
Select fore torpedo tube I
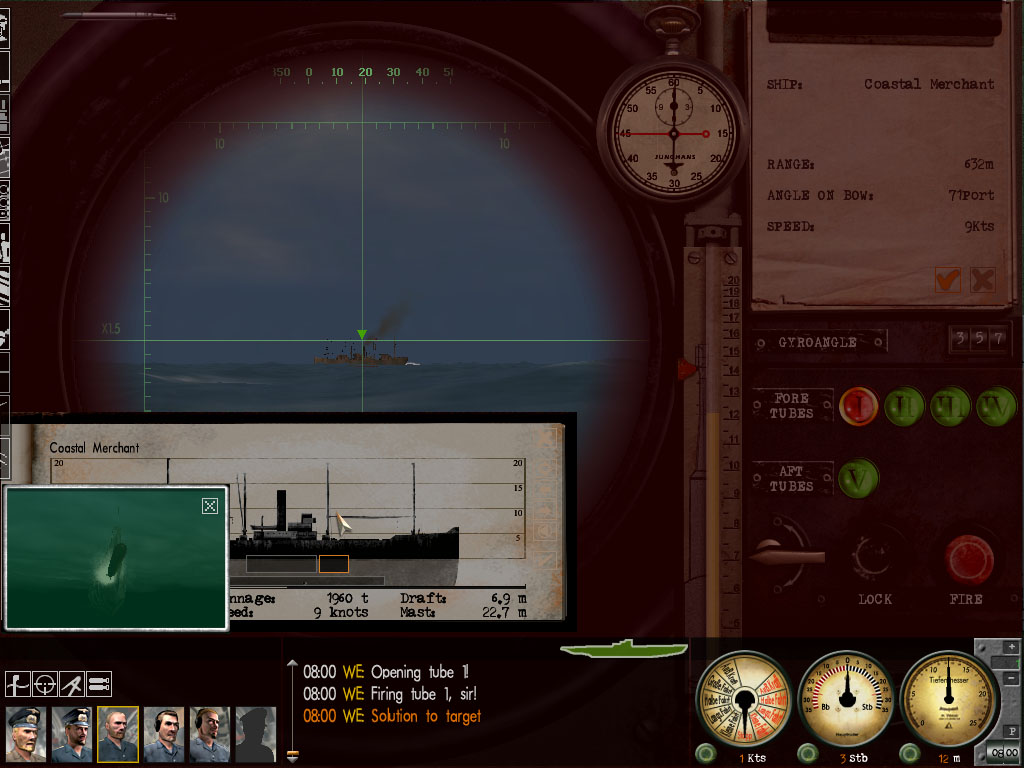tap(858, 406)
